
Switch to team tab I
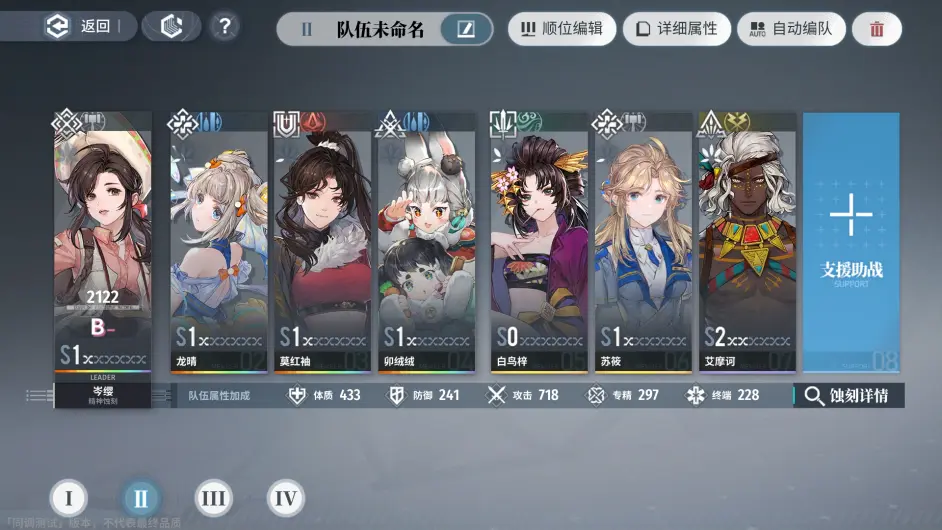pos(69,498)
